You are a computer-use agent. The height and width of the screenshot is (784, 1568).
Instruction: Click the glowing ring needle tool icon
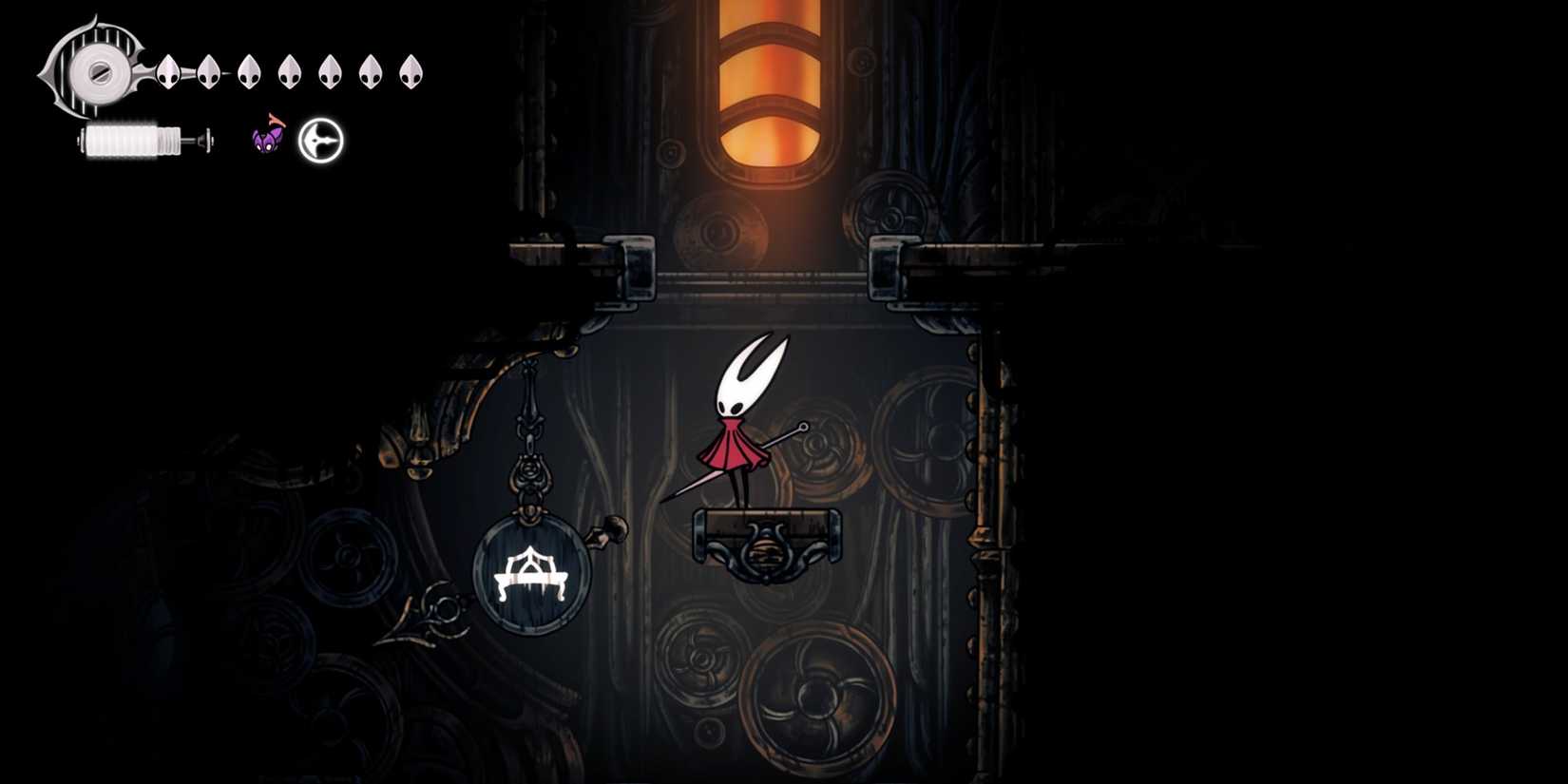[320, 140]
